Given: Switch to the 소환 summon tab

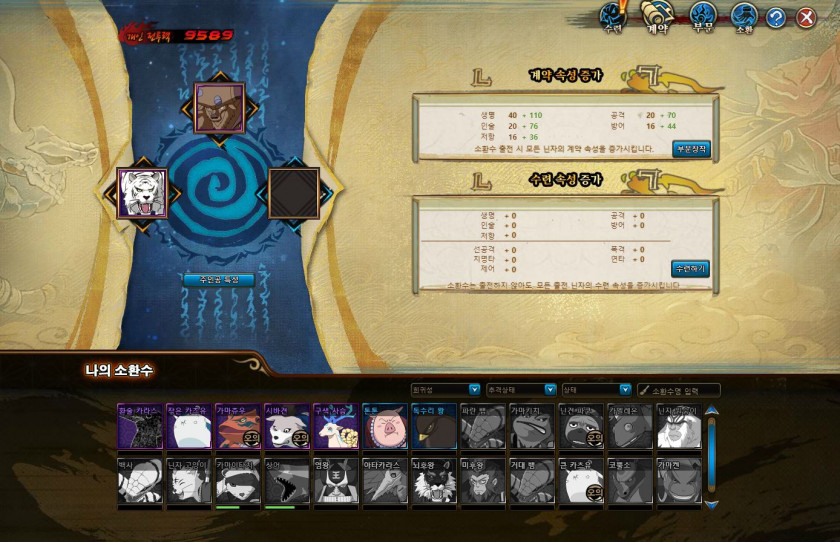Looking at the screenshot, I should pyautogui.click(x=743, y=16).
